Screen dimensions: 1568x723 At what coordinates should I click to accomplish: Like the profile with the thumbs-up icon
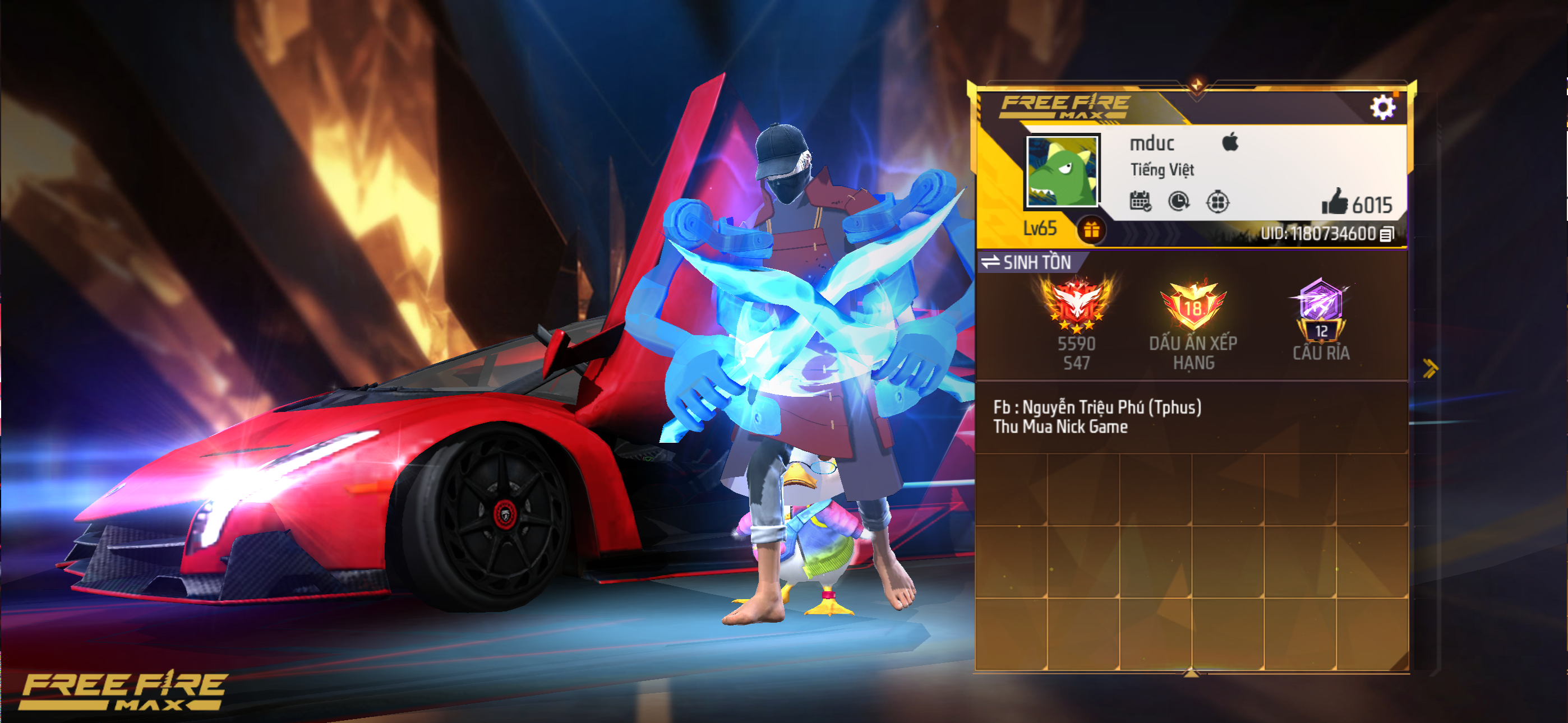click(1334, 201)
